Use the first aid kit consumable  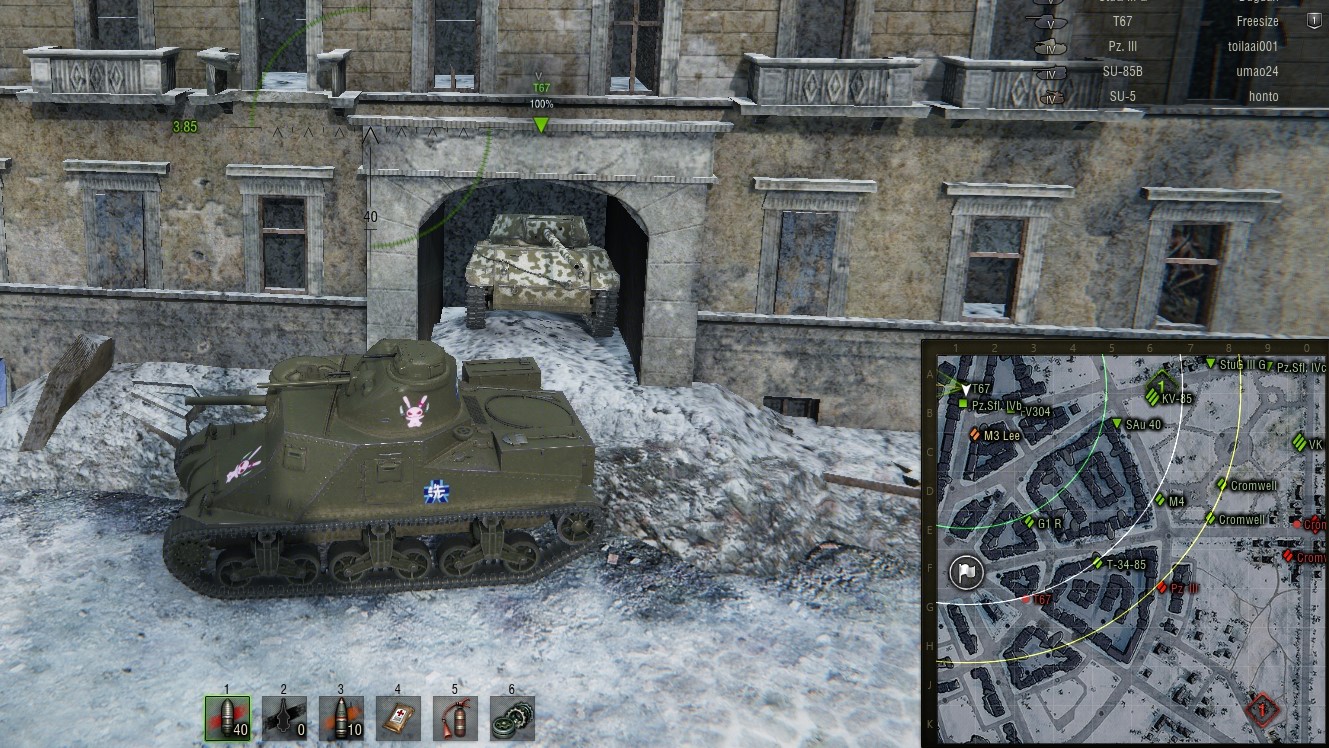tap(398, 718)
